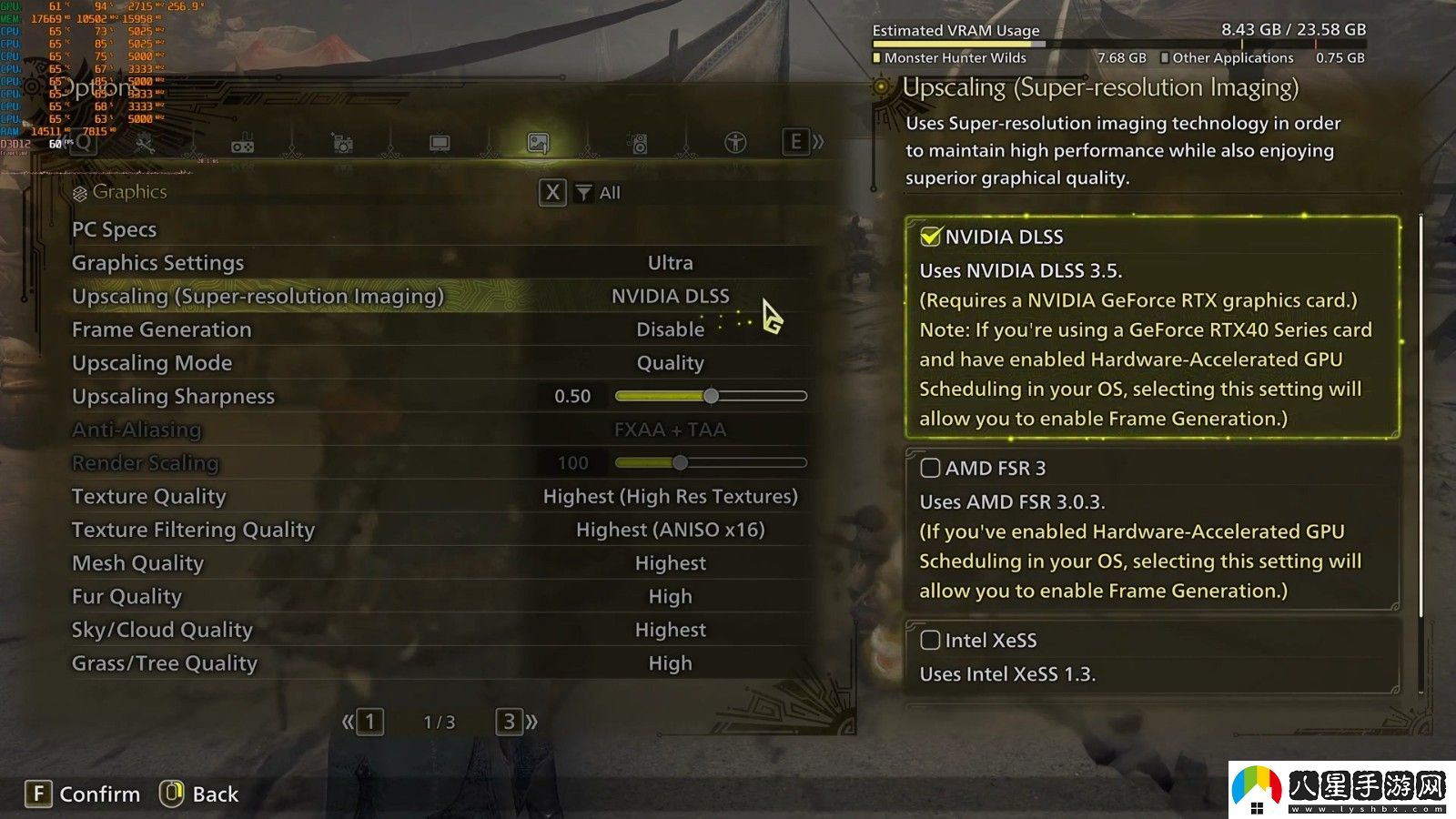The width and height of the screenshot is (1456, 819).
Task: Choose the Intel XeSS upscaling option
Action: 930,640
